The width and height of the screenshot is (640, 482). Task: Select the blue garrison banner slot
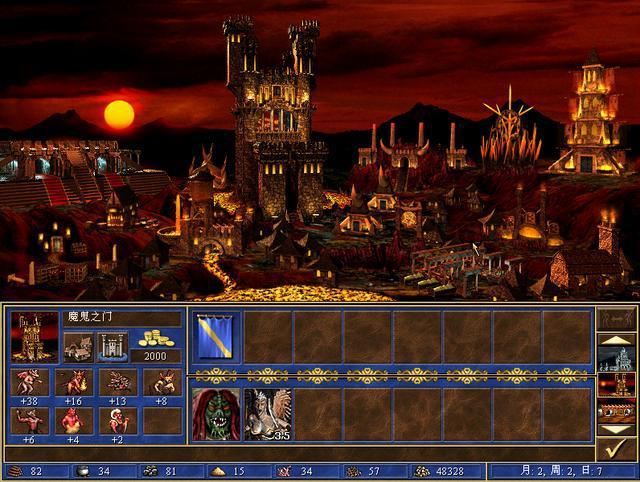pos(215,337)
